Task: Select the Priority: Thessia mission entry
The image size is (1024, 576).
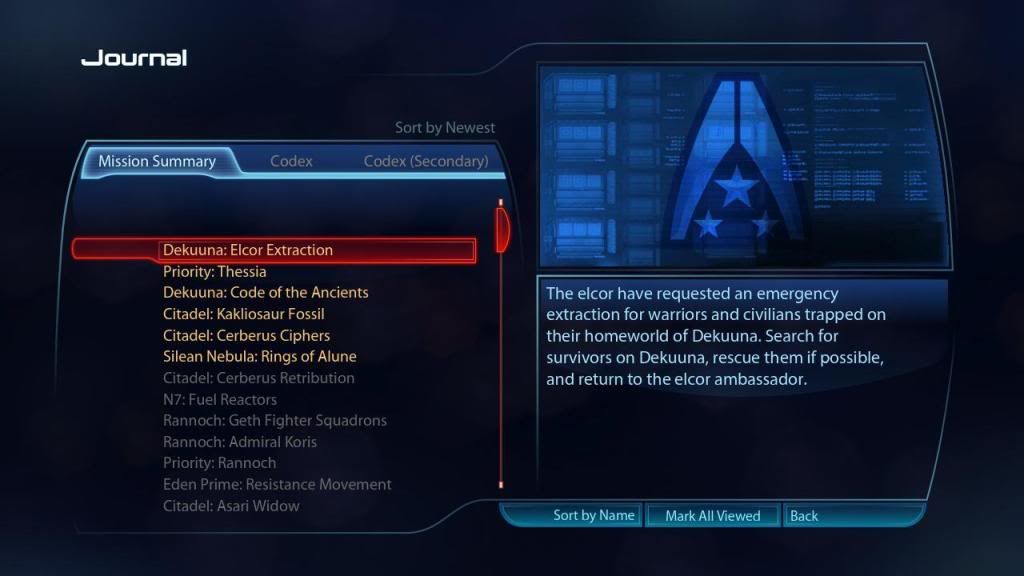Action: pos(215,271)
